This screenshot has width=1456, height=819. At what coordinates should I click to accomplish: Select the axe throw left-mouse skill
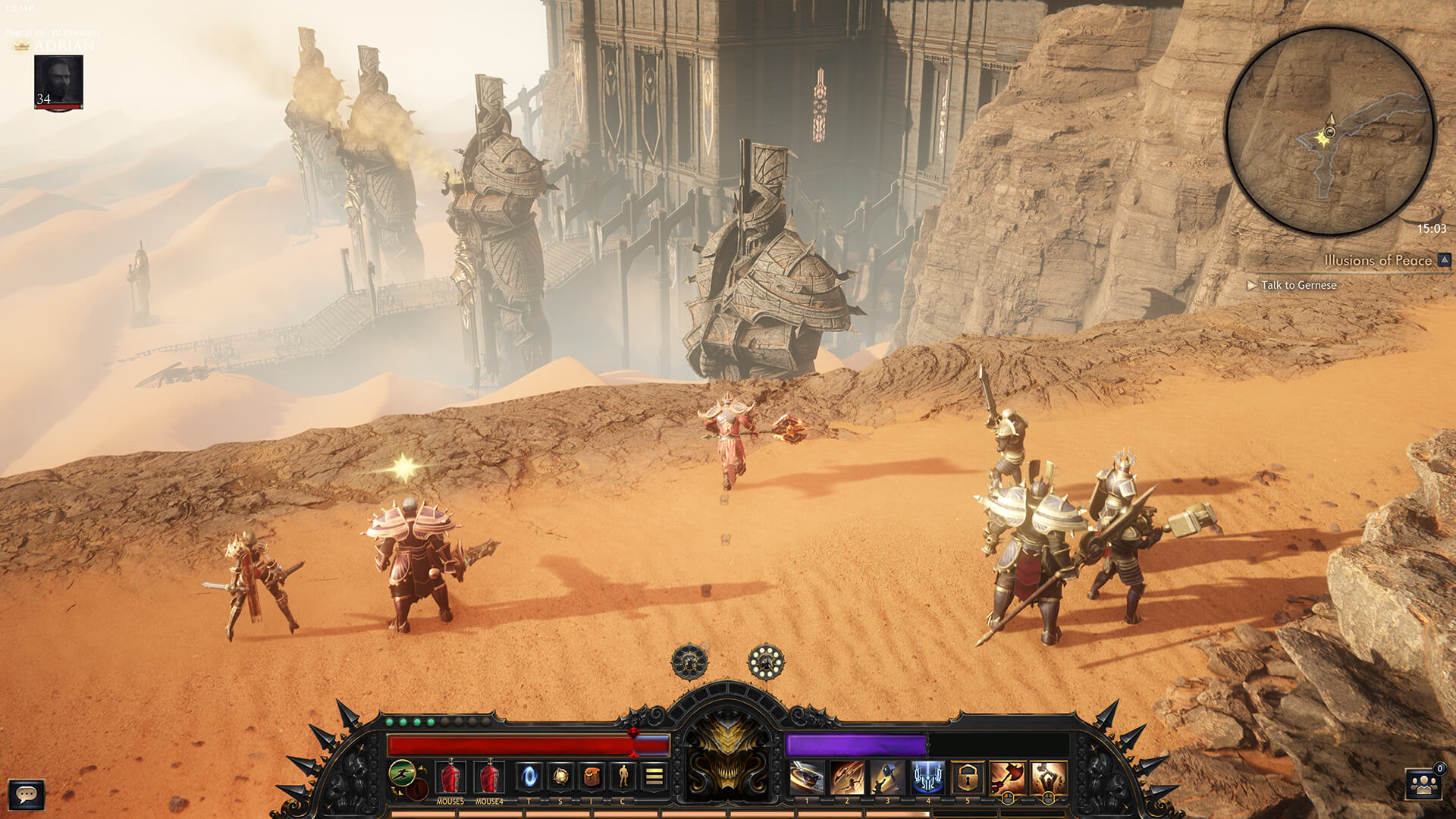1008,777
